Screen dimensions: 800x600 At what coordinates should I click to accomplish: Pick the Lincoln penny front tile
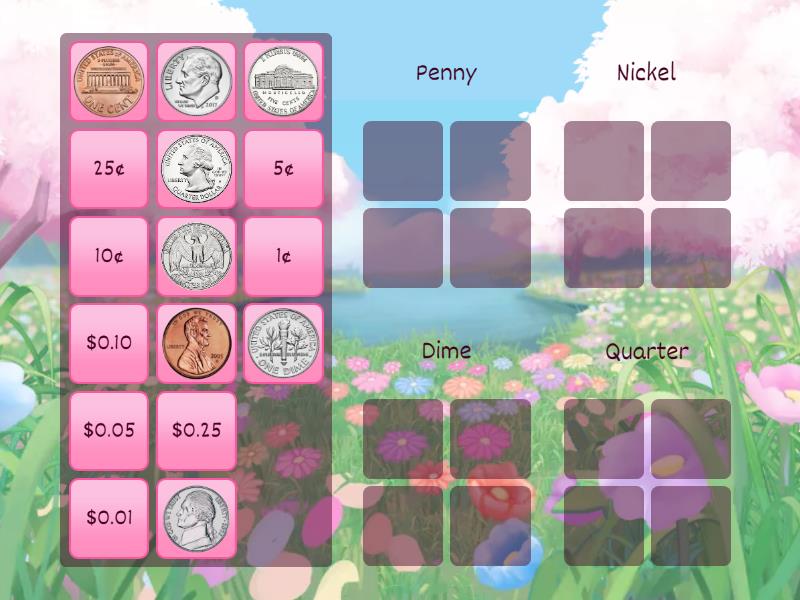tap(196, 343)
